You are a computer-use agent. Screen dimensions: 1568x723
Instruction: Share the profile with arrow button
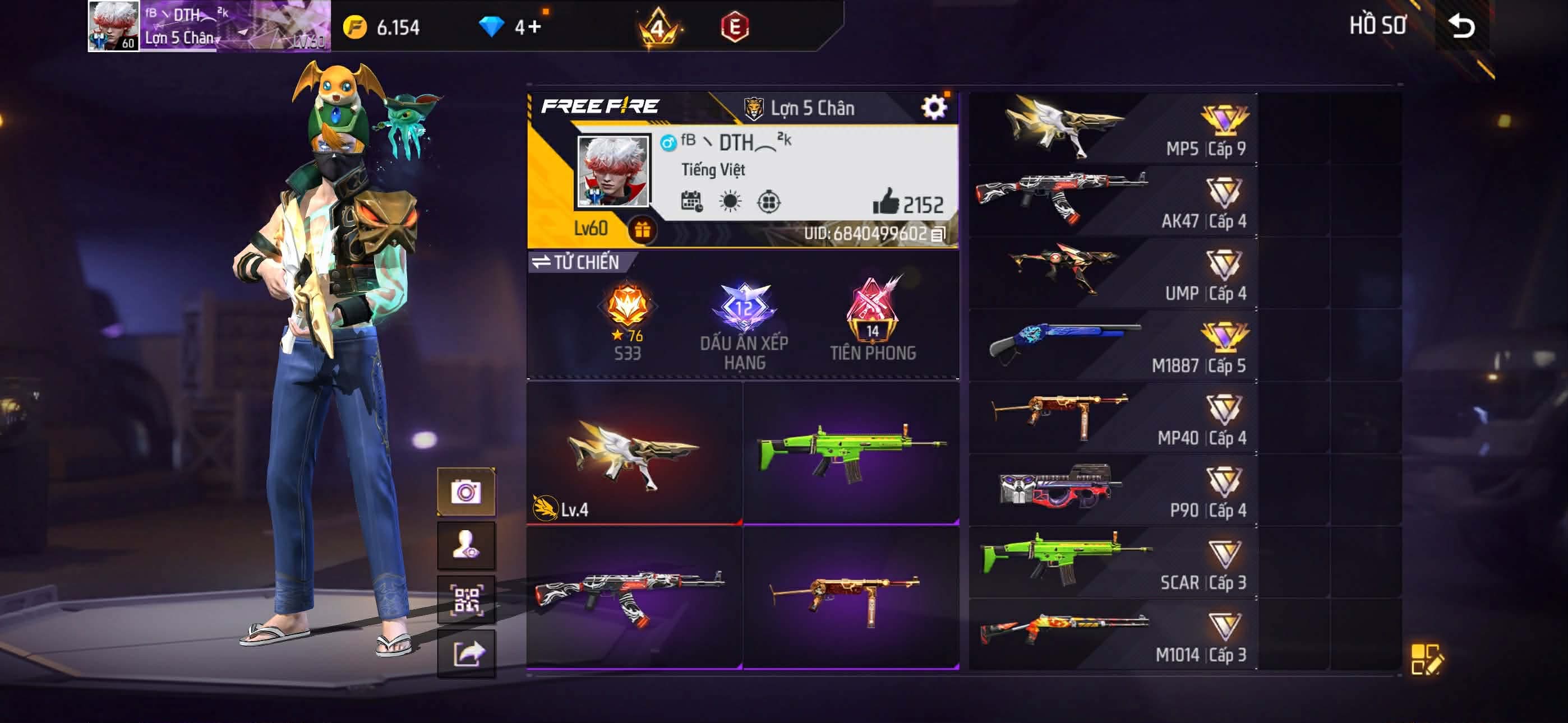click(466, 654)
